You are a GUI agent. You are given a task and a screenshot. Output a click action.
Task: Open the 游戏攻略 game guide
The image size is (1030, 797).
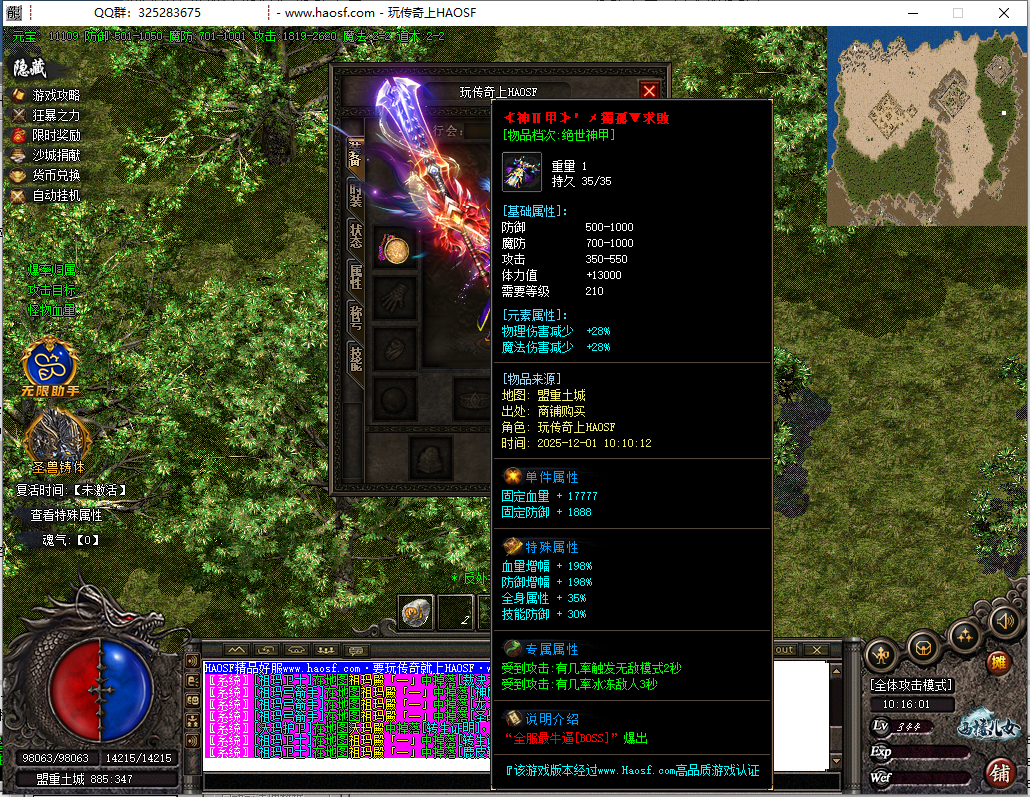pyautogui.click(x=56, y=95)
